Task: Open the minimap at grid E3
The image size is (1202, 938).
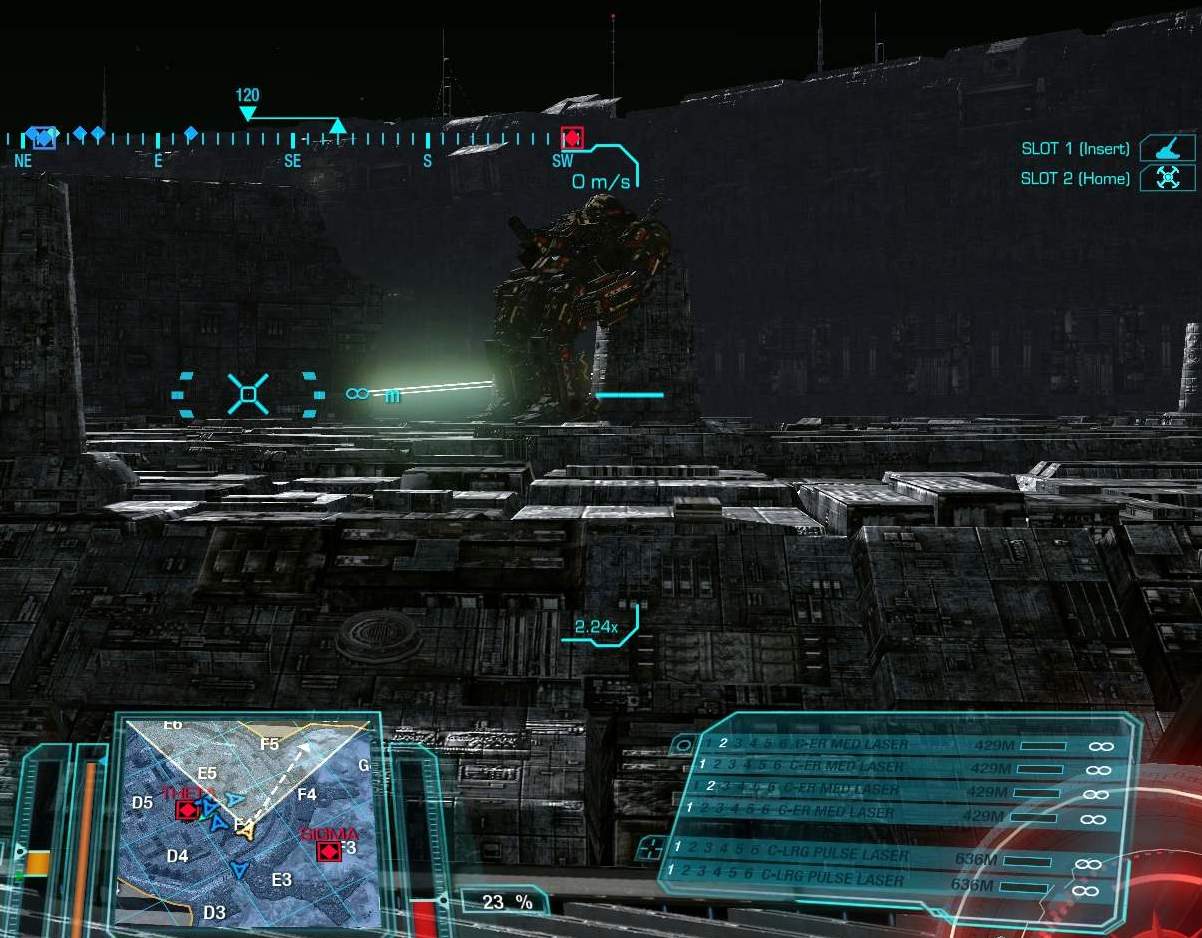Action: [x=282, y=880]
